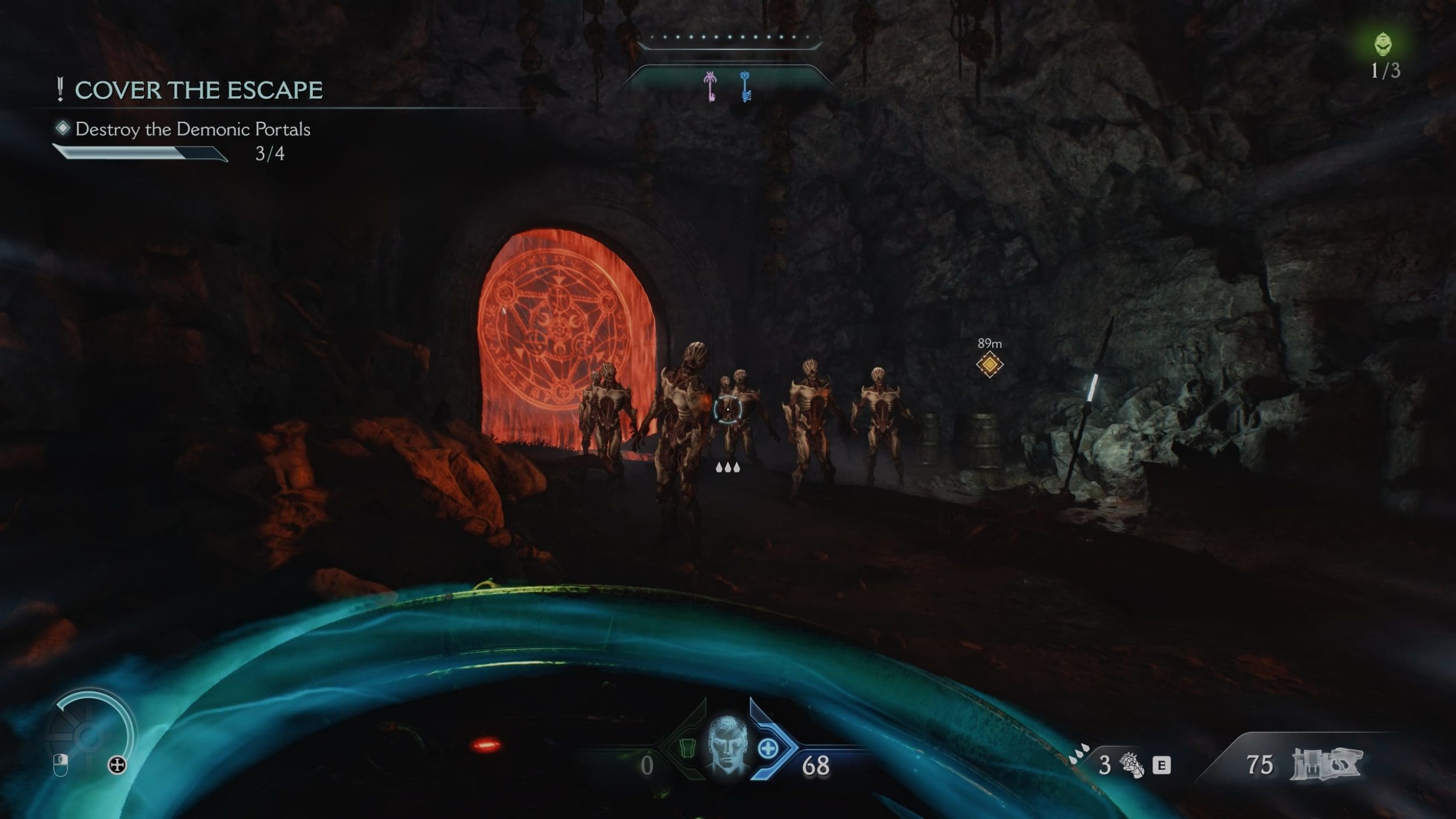The width and height of the screenshot is (1456, 819).
Task: Click the green demon skull icon
Action: pyautogui.click(x=1383, y=44)
